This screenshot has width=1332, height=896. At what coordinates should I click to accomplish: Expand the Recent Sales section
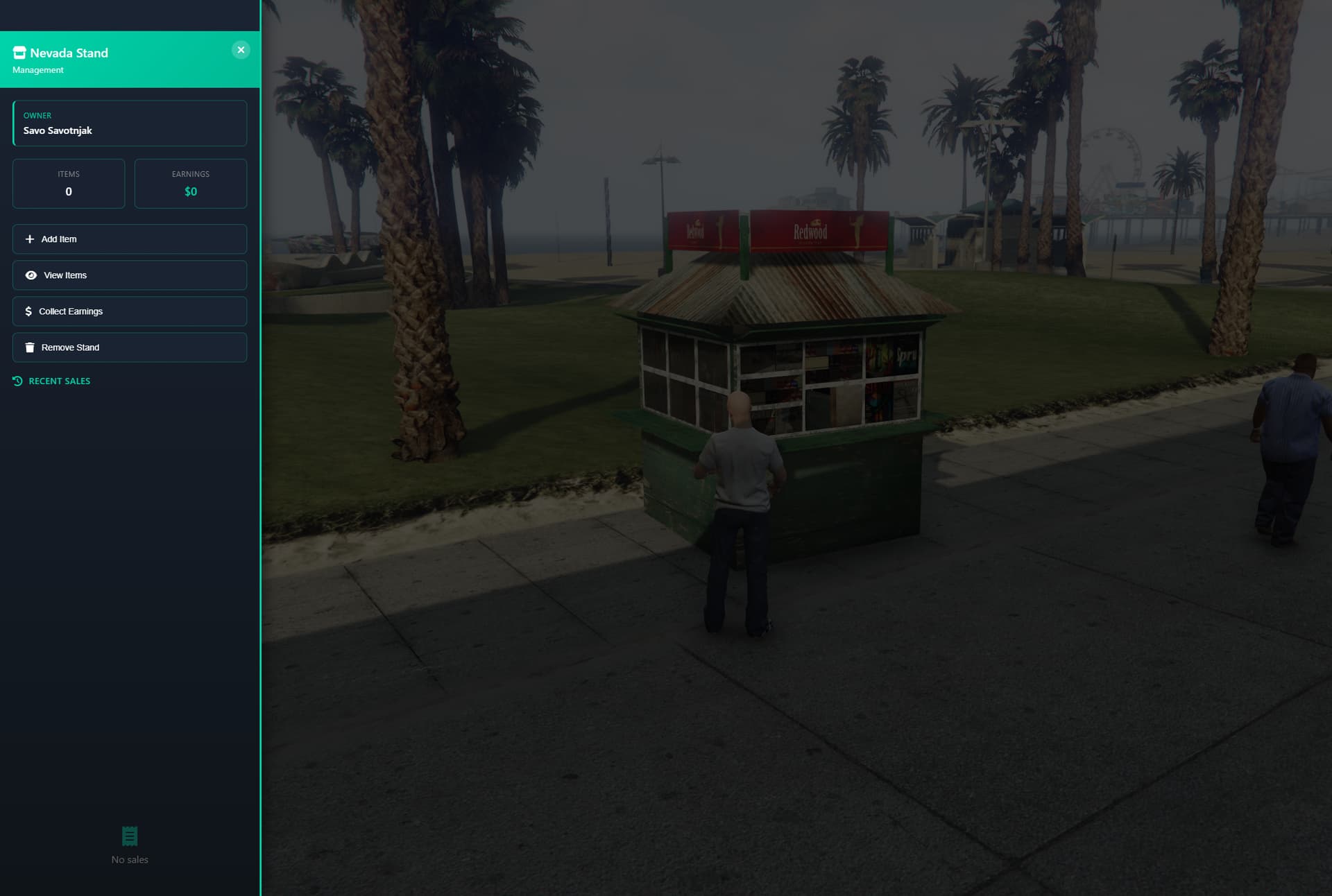[59, 380]
